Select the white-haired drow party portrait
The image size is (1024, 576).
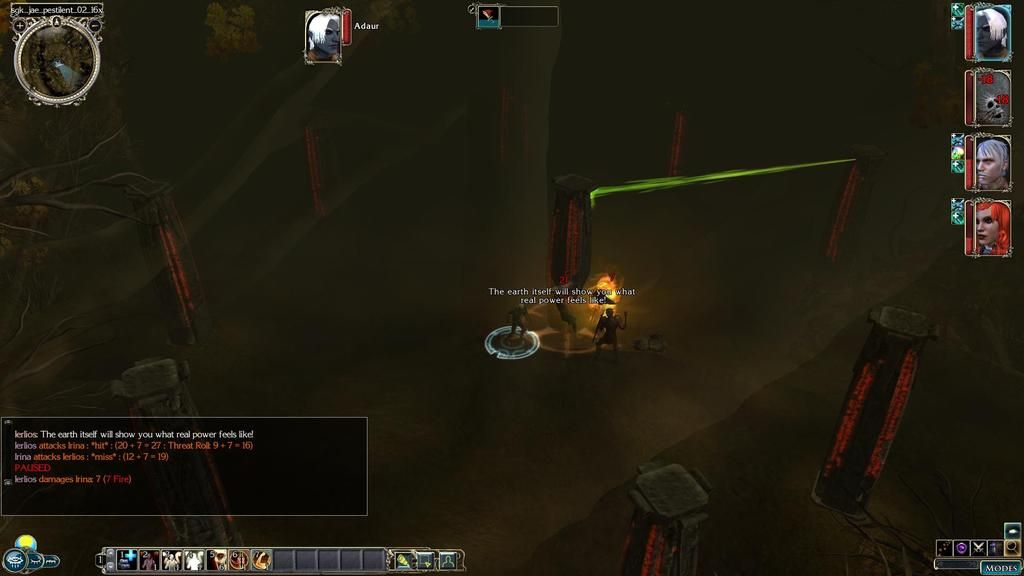pyautogui.click(x=990, y=33)
